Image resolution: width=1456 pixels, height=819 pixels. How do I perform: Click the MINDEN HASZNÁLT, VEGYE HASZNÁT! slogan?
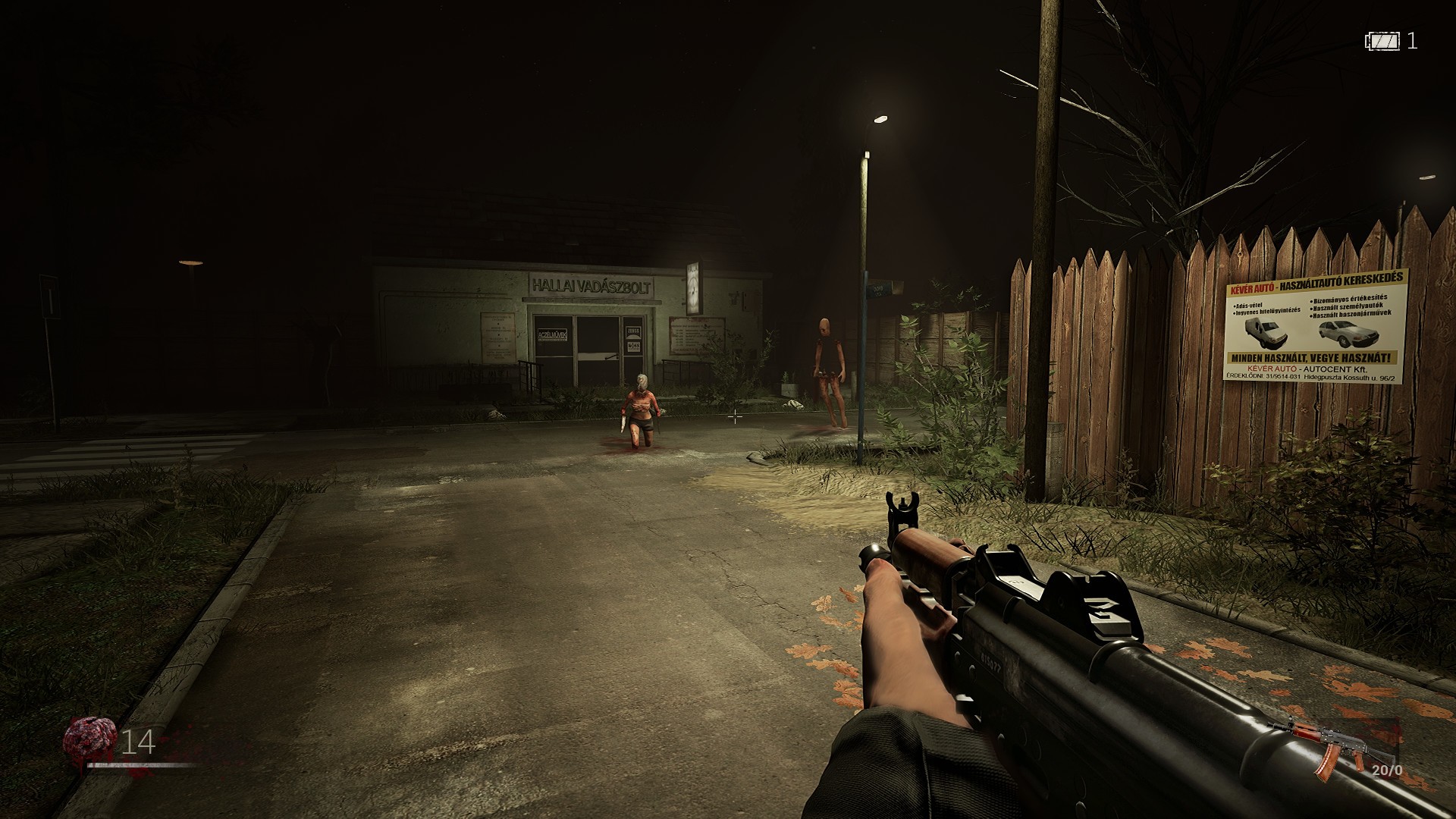(1310, 357)
